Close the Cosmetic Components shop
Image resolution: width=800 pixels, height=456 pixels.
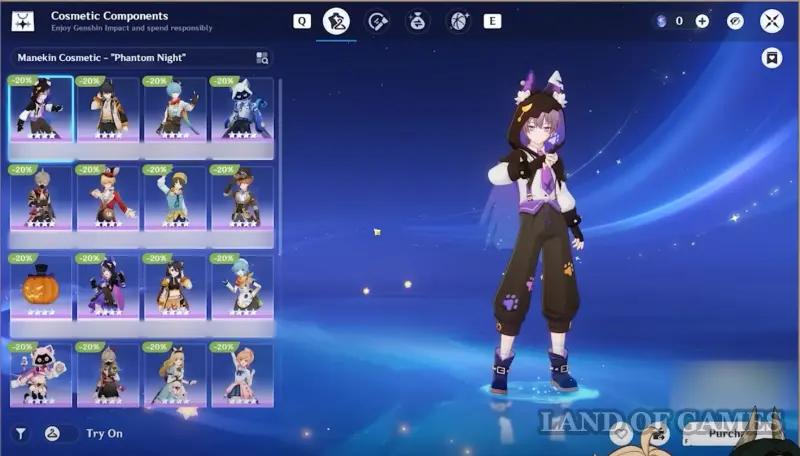coord(771,21)
